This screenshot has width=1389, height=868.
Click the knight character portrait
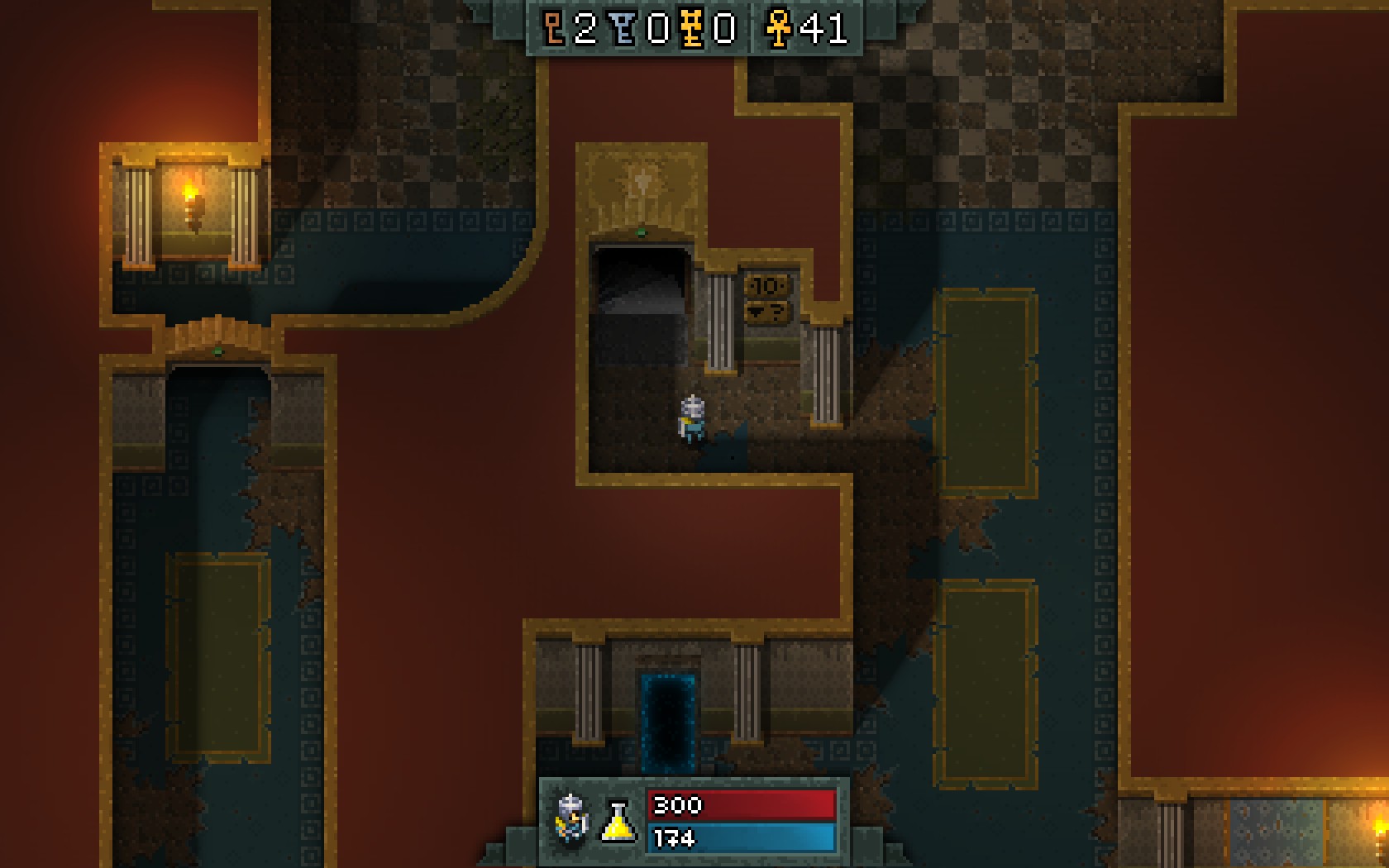(x=572, y=820)
